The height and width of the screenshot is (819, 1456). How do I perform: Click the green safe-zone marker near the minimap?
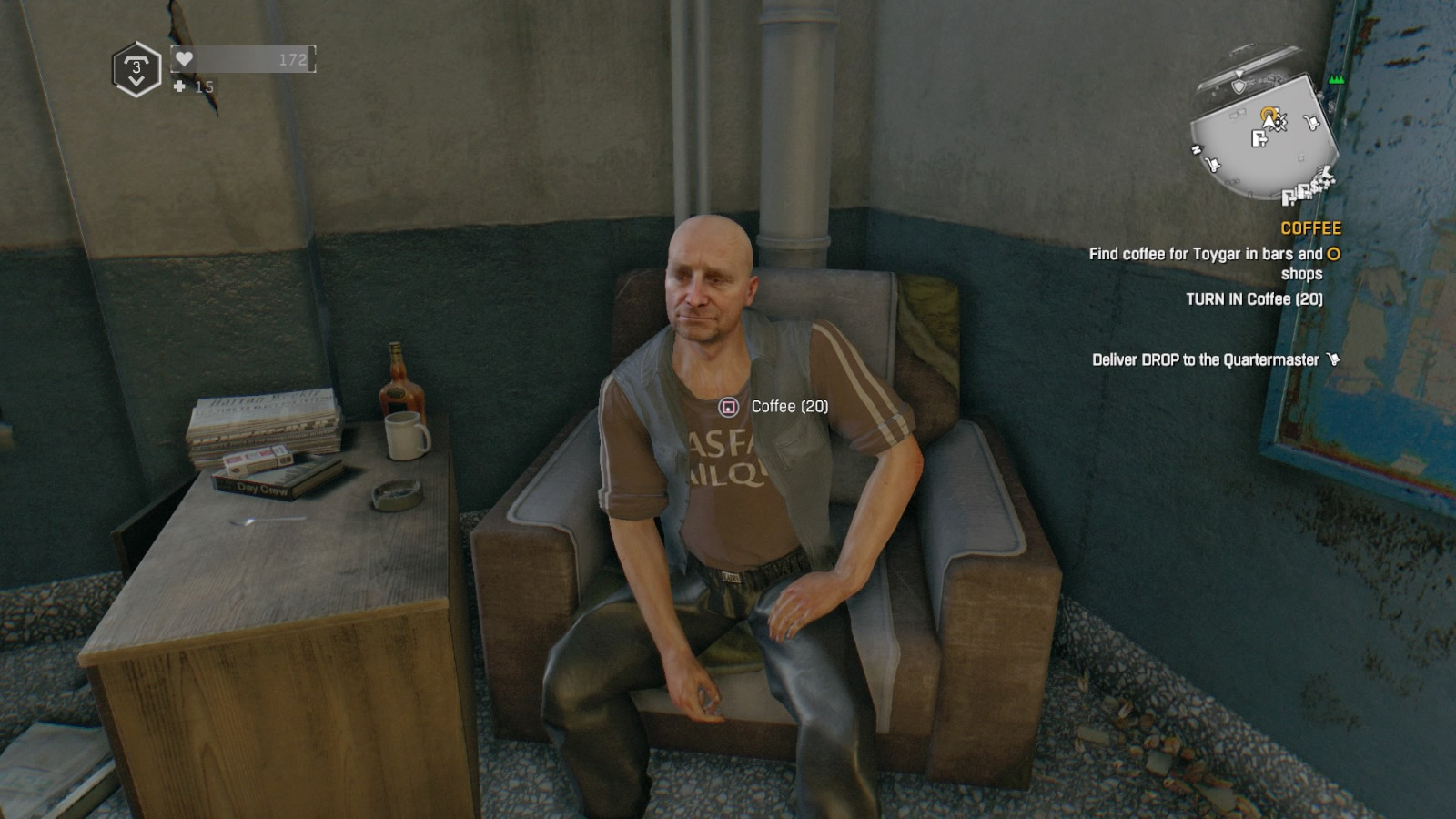(1336, 80)
